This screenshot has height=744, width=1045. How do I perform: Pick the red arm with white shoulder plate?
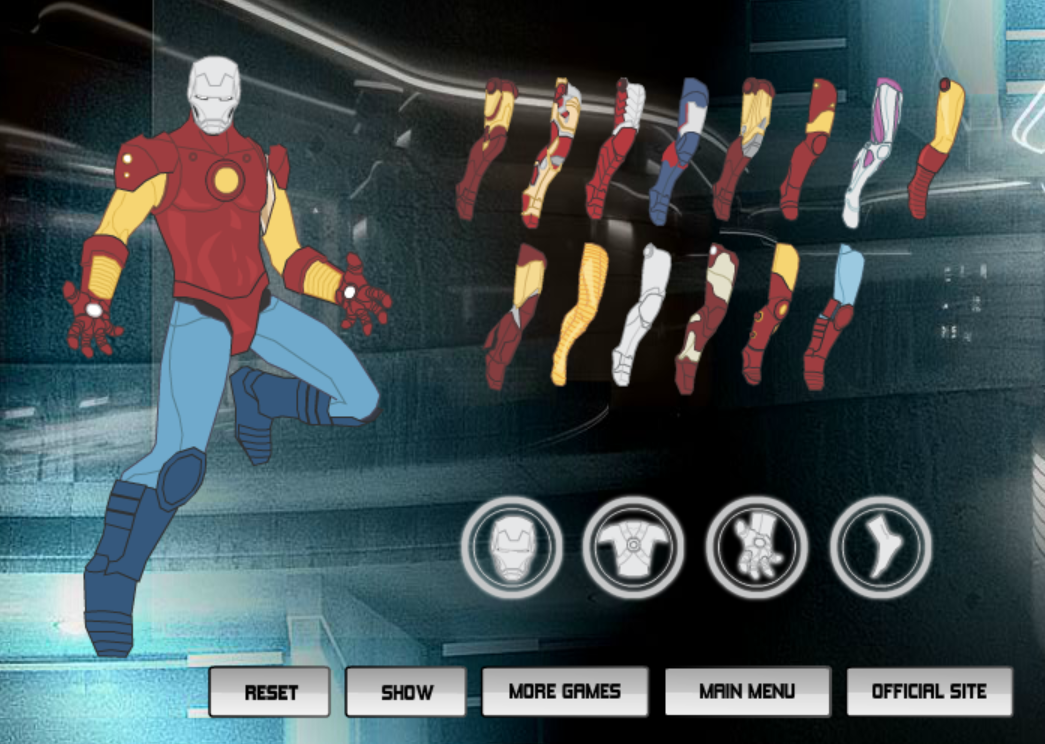[x=615, y=148]
